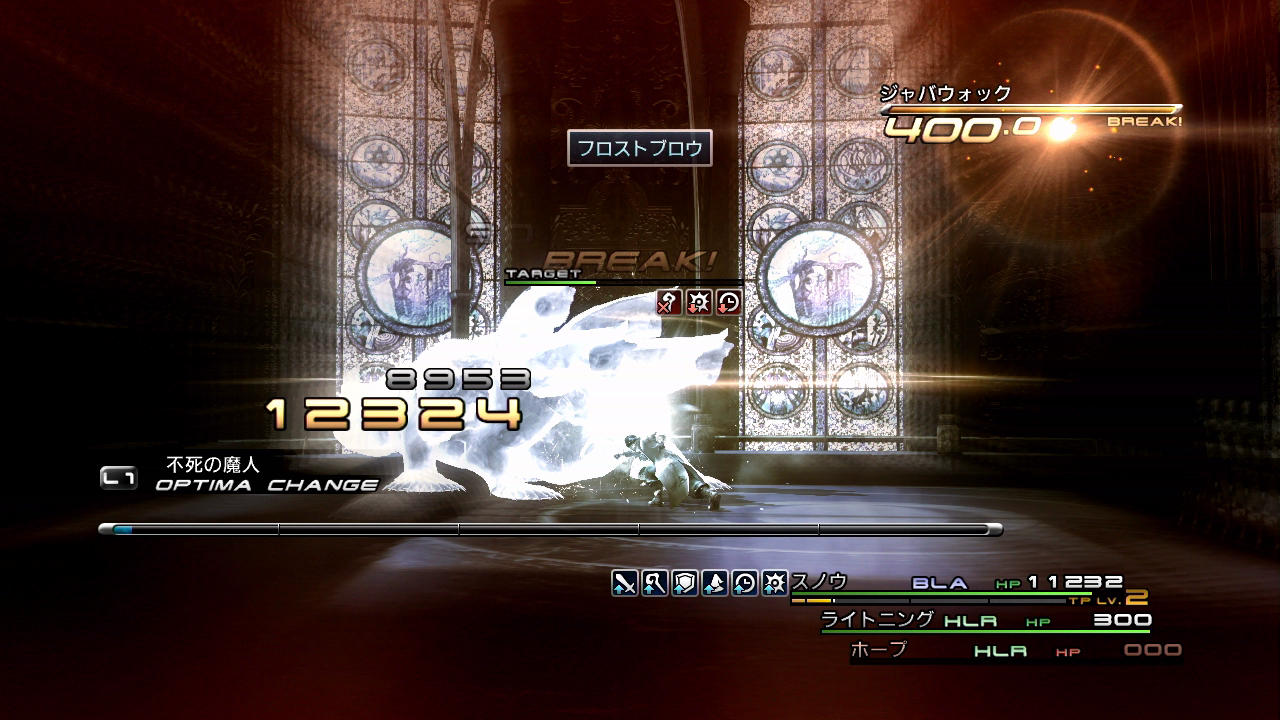Click the clock Haste buff icon on Snow

(x=745, y=582)
